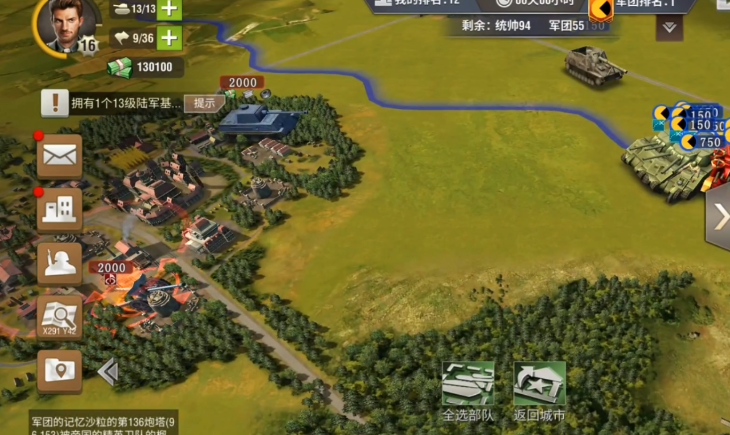
Task: Open the soldier troops menu
Action: click(x=60, y=263)
